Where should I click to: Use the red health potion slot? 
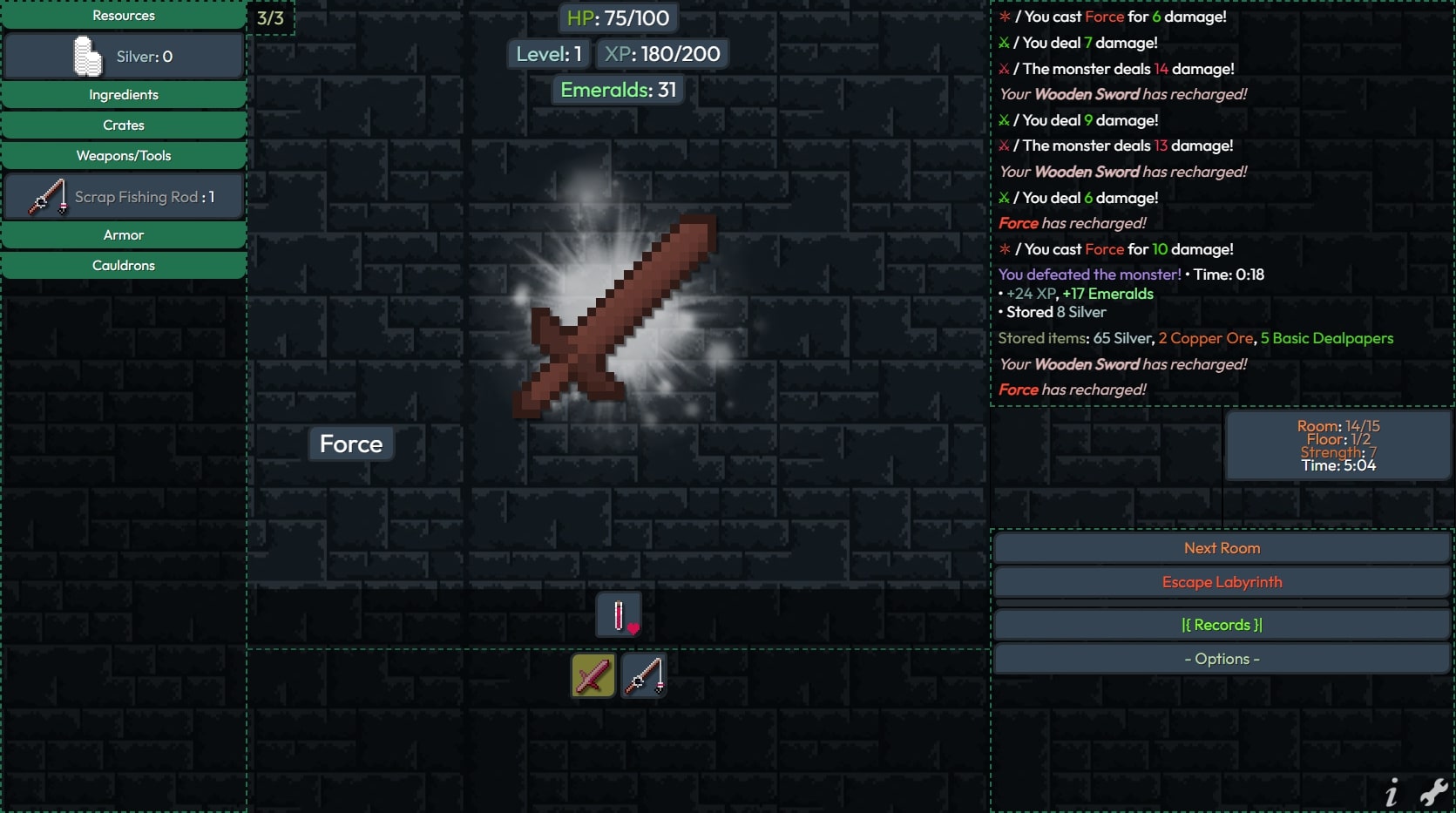pos(619,615)
